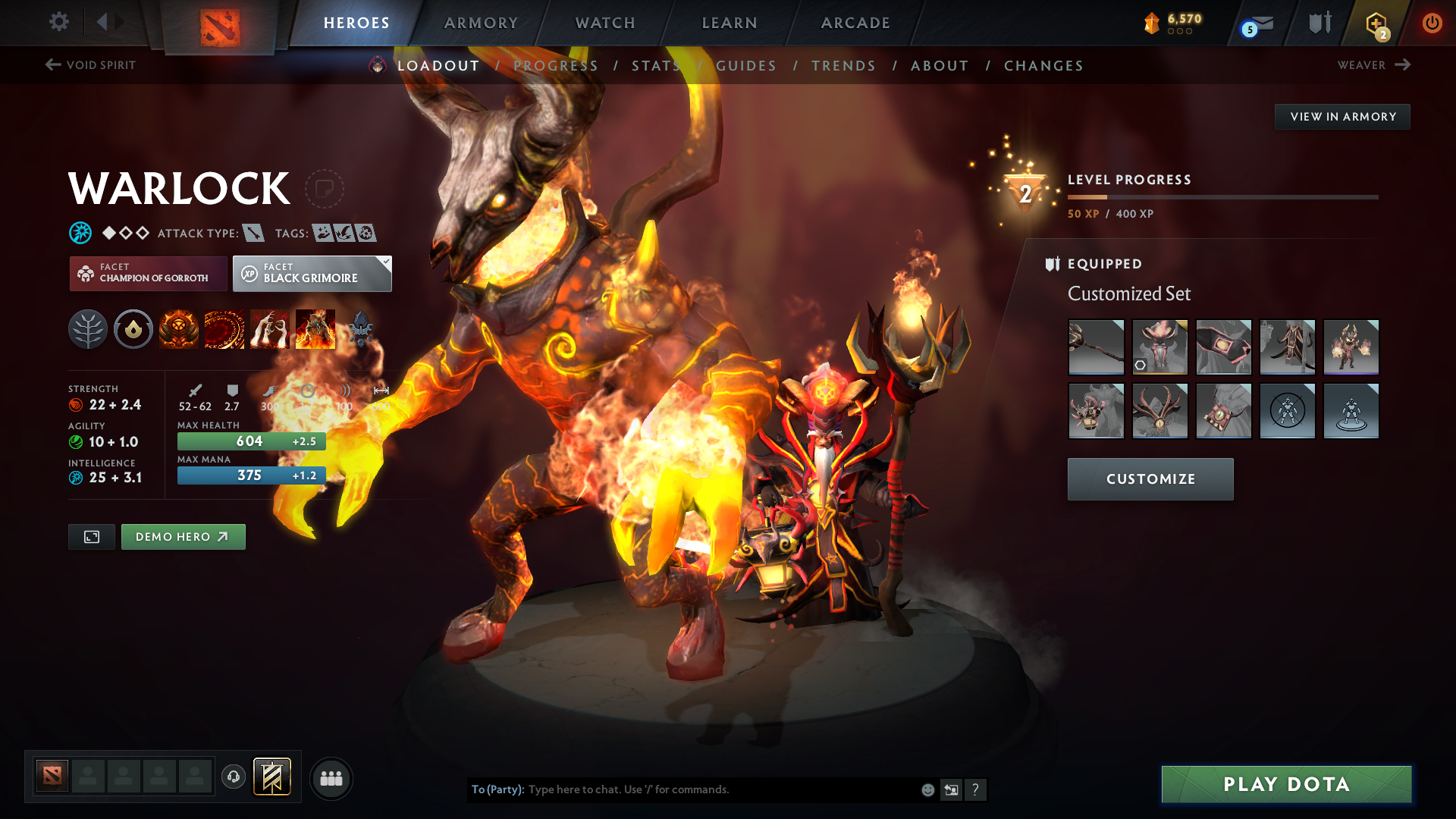
Task: Open the Watch tab
Action: tap(605, 23)
